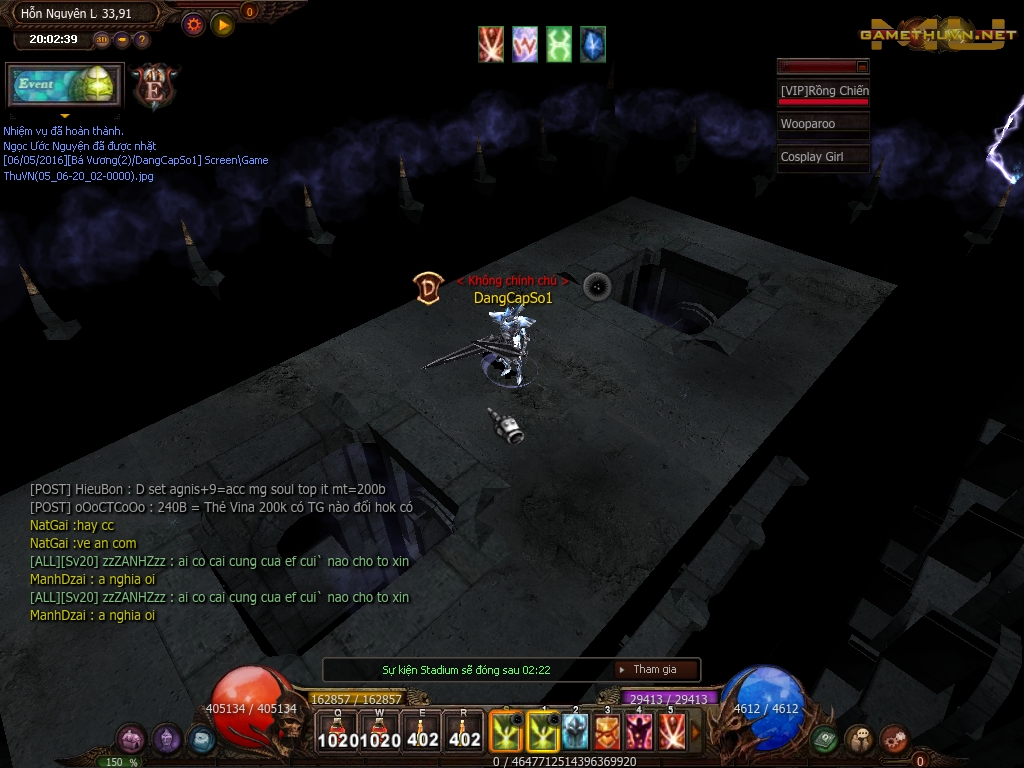
Task: Activate the orange skill in slot 3
Action: coord(607,731)
